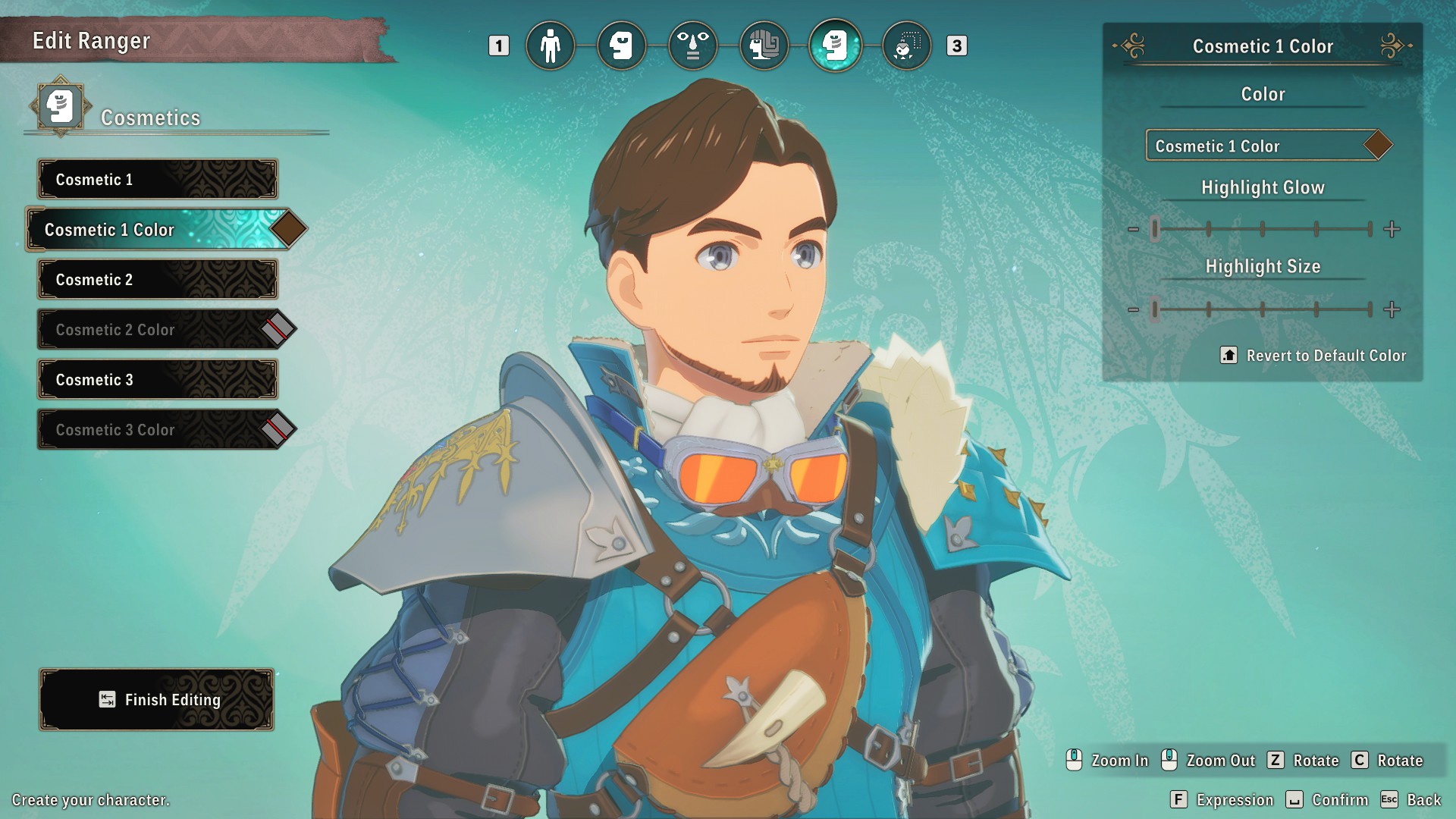The image size is (1456, 819).
Task: Click Back in the bottom right
Action: 1422,799
